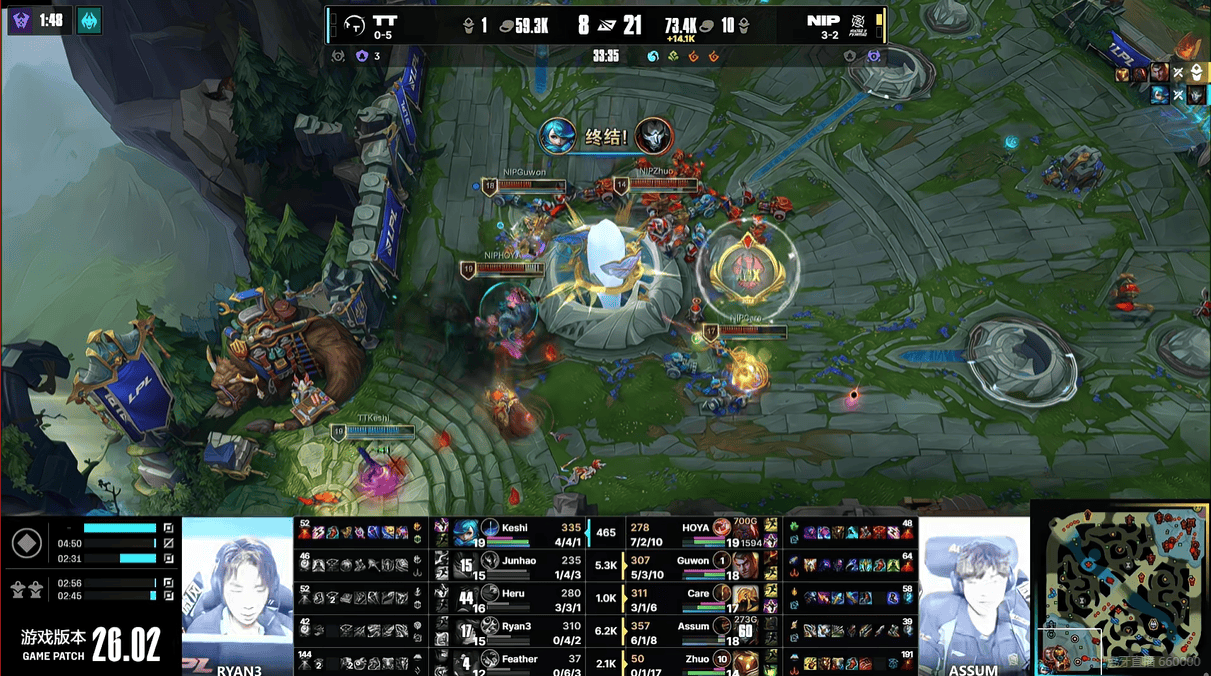
Task: Click the TT team logo in the top bar
Action: coord(354,24)
